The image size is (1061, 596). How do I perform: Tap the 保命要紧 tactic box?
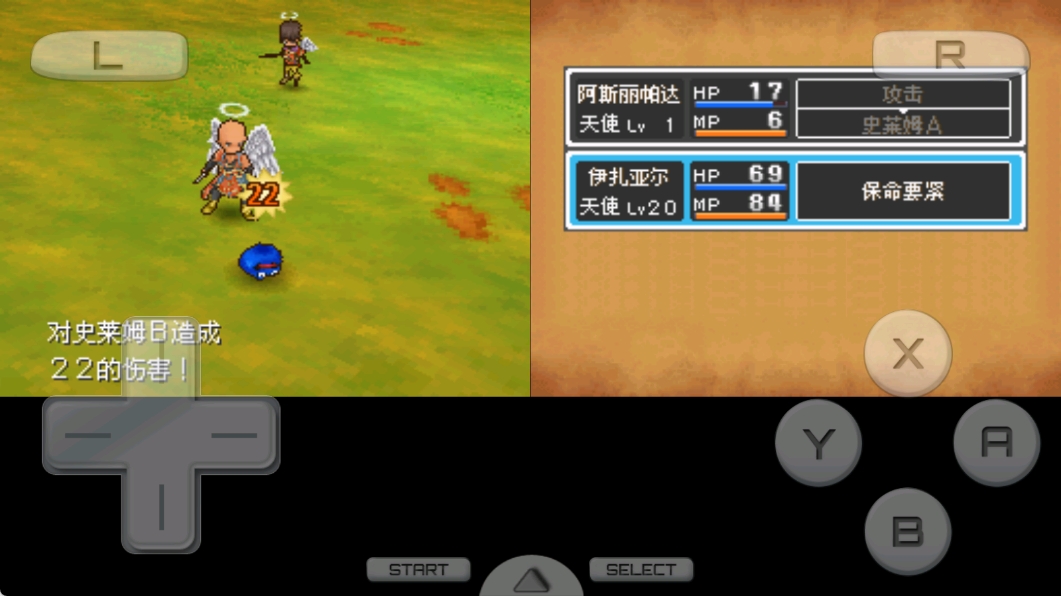click(x=902, y=191)
